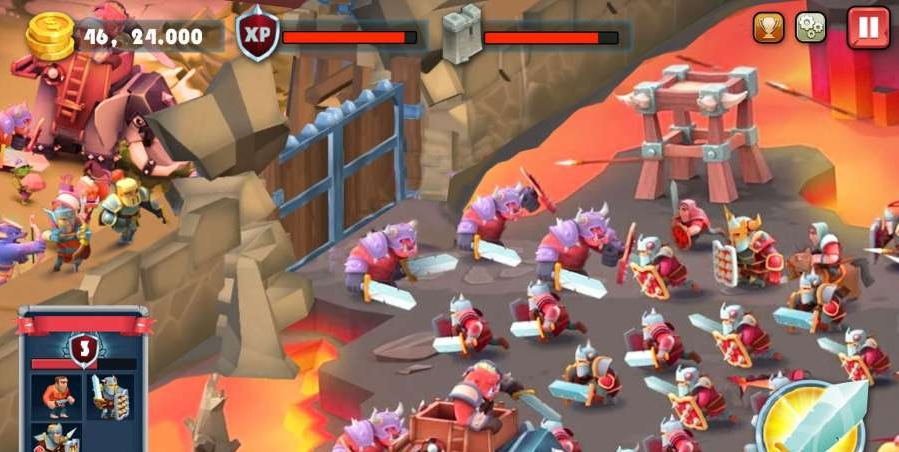Pause the game with the red button

coord(867,27)
